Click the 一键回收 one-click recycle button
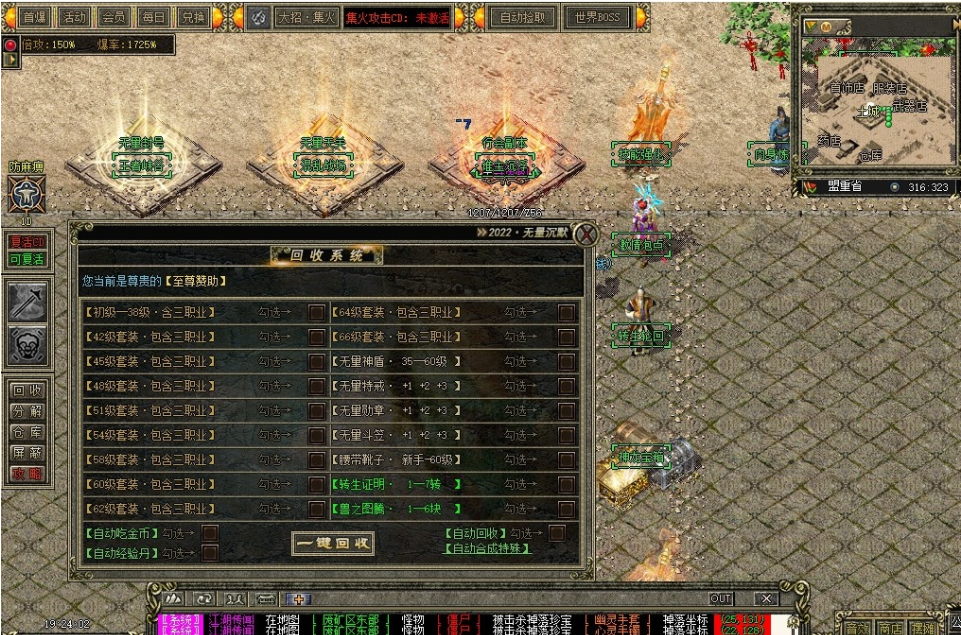This screenshot has width=961, height=635. 333,544
